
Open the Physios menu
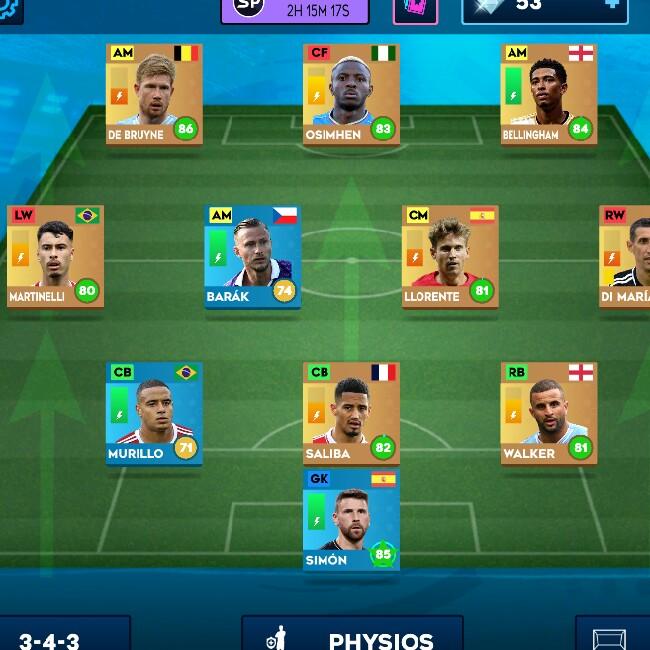point(352,636)
